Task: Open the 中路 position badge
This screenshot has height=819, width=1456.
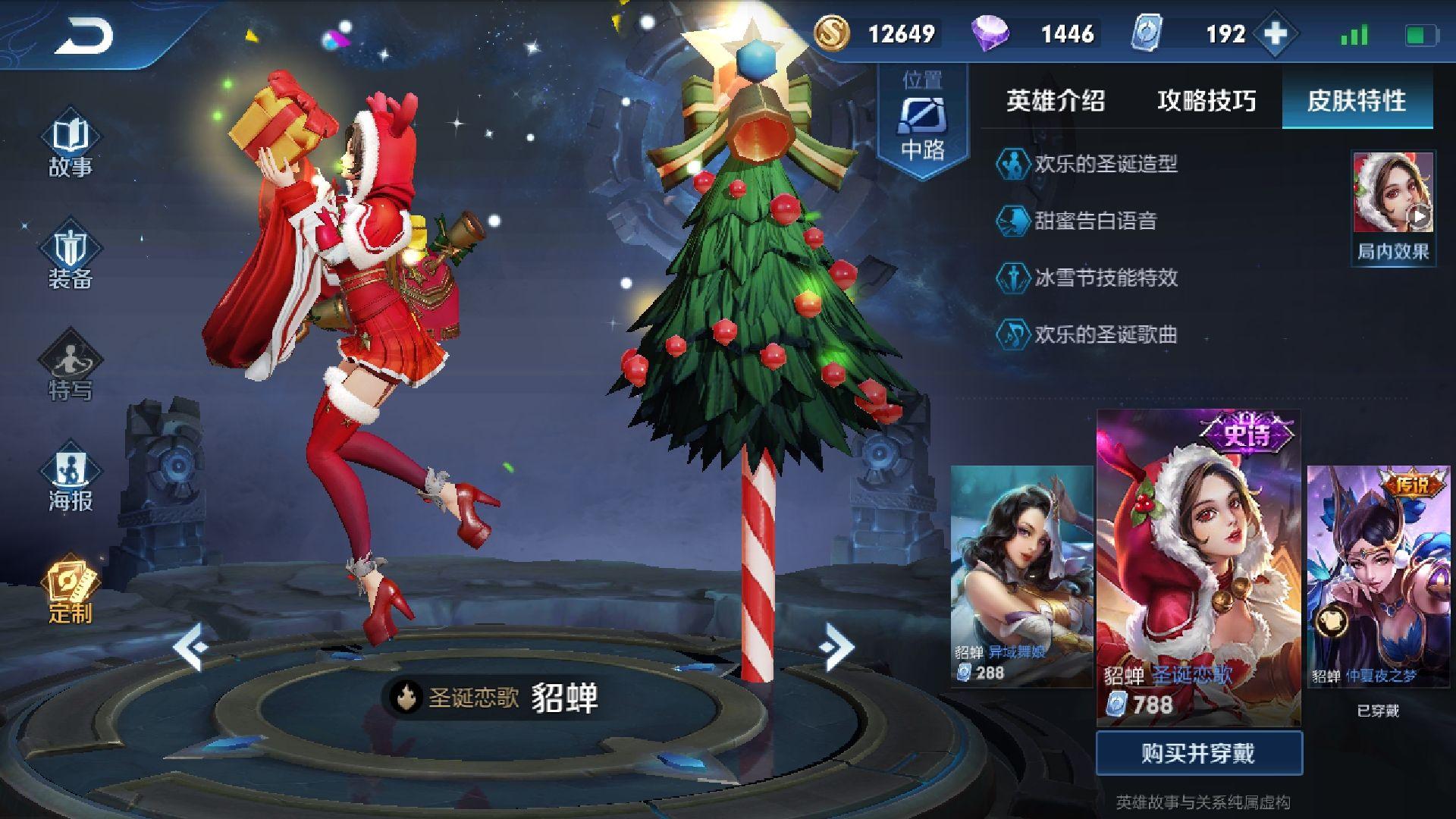Action: (x=923, y=121)
